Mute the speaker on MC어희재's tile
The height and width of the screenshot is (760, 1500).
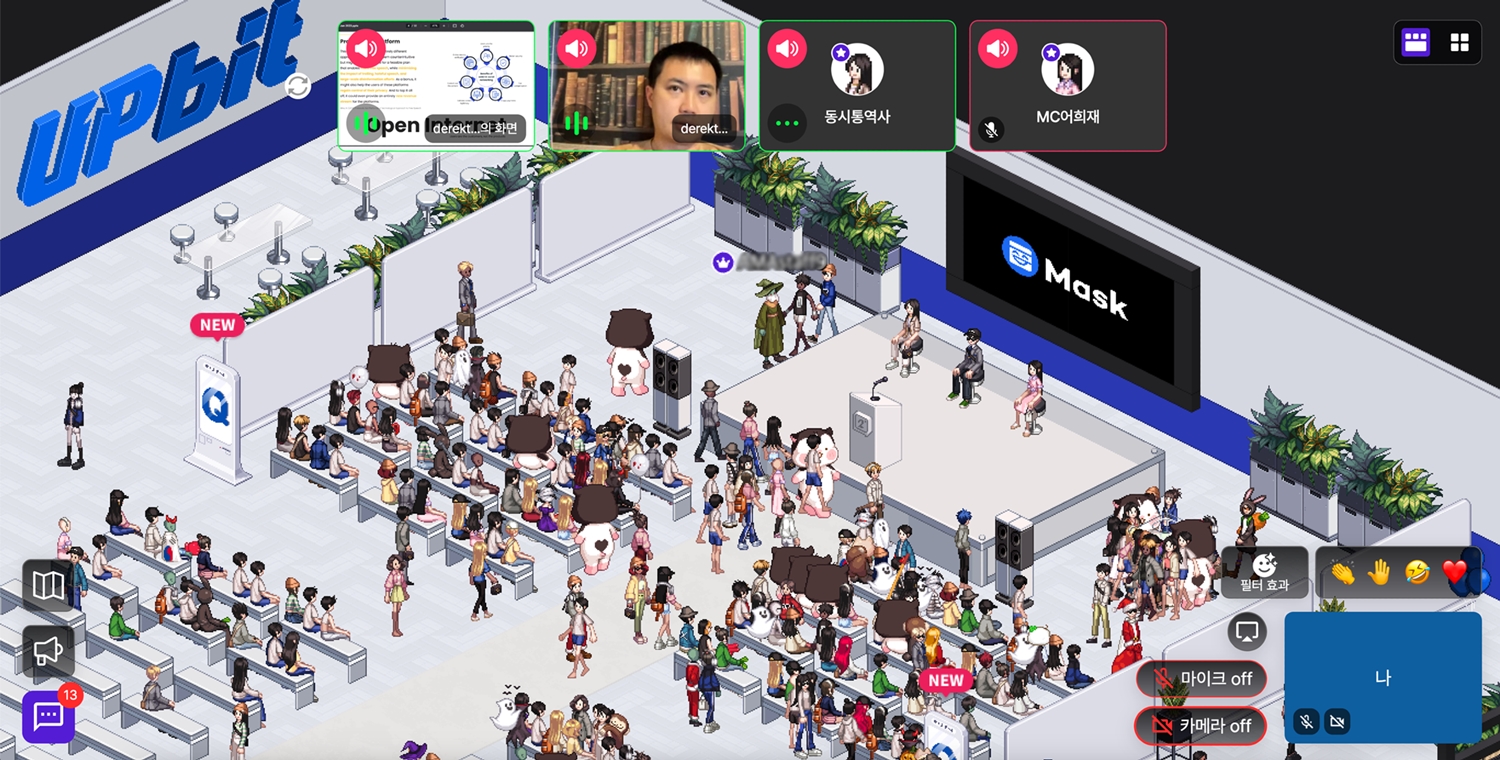pos(997,48)
